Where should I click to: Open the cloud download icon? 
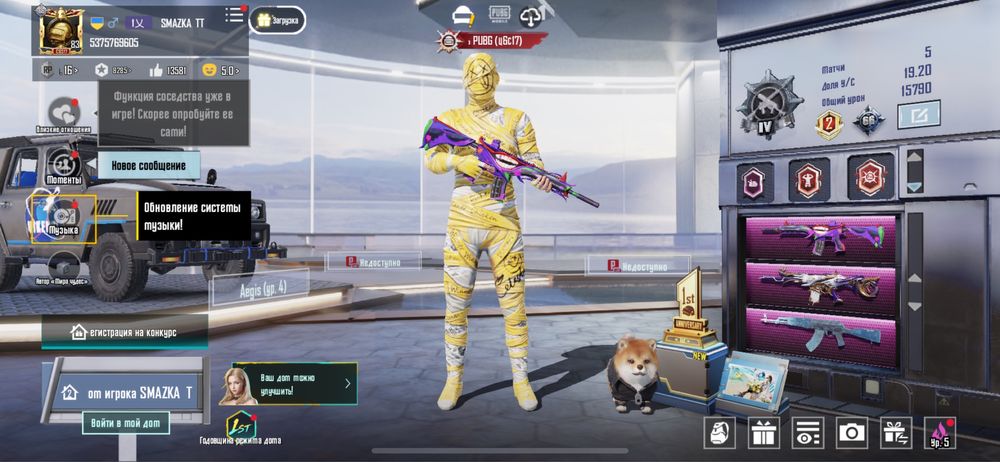point(531,14)
